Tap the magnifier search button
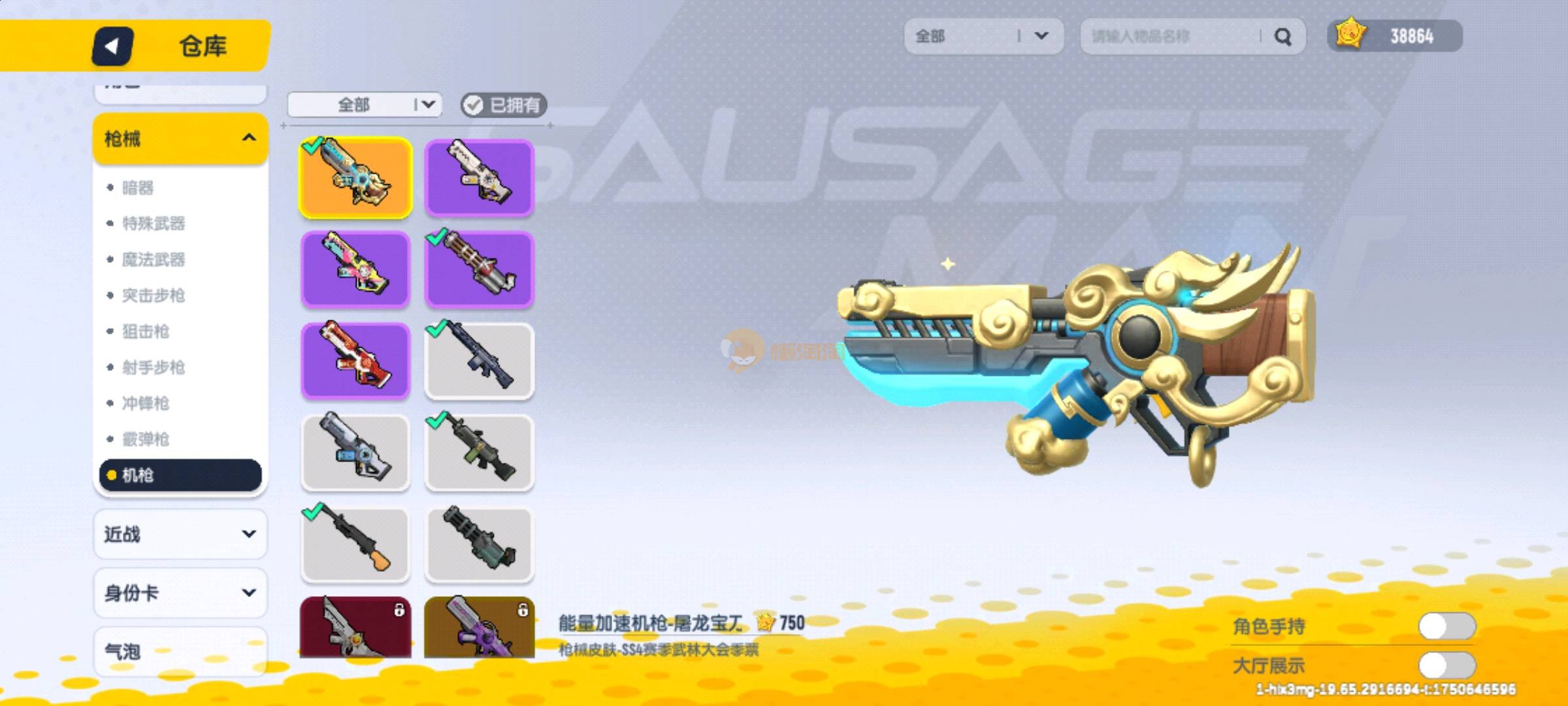 1282,37
